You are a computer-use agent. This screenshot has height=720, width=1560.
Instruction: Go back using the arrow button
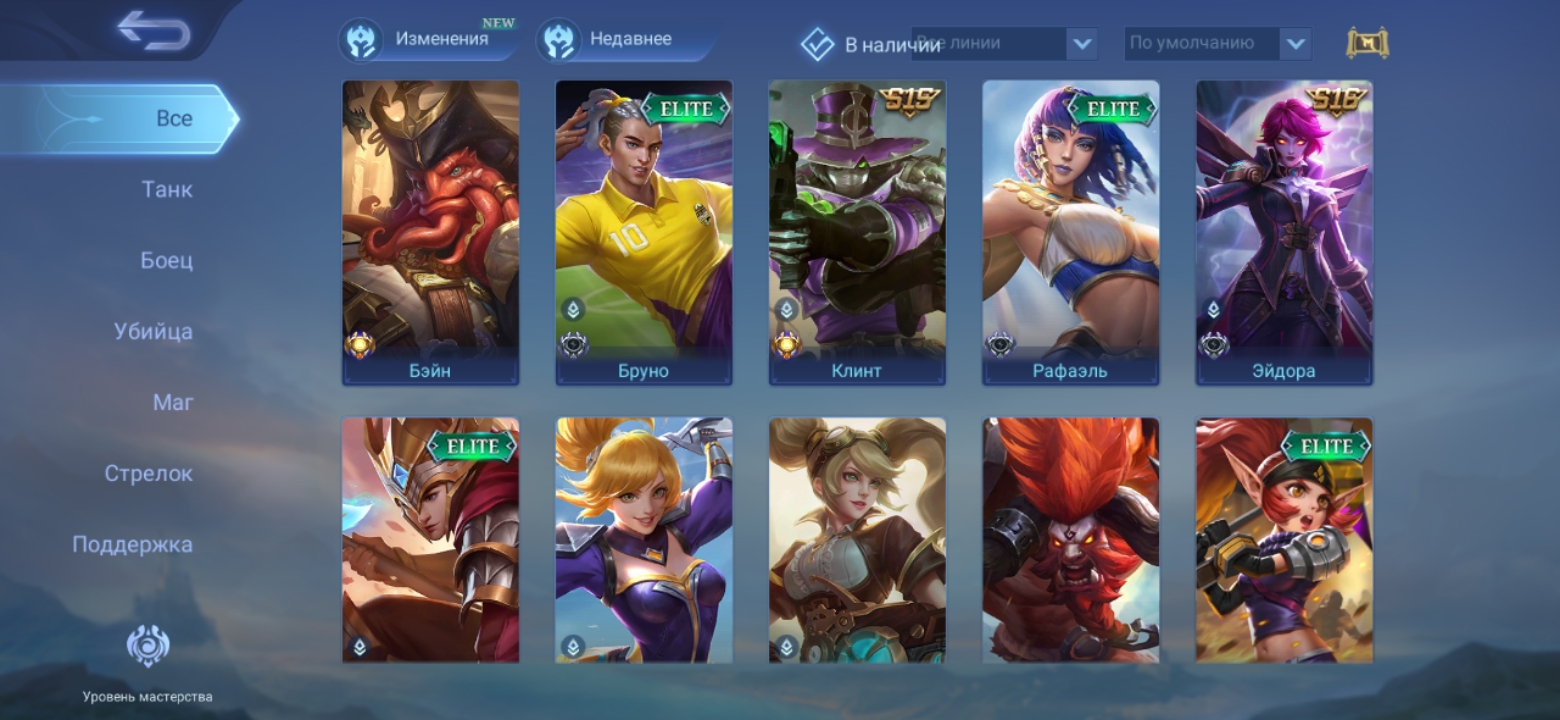(x=153, y=30)
